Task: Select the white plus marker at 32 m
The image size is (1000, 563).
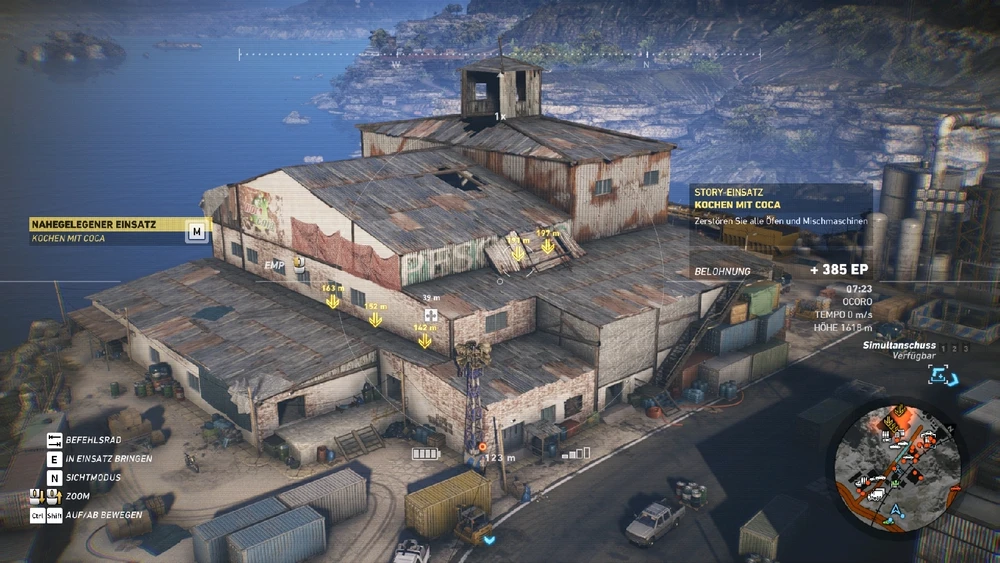Action: [431, 315]
